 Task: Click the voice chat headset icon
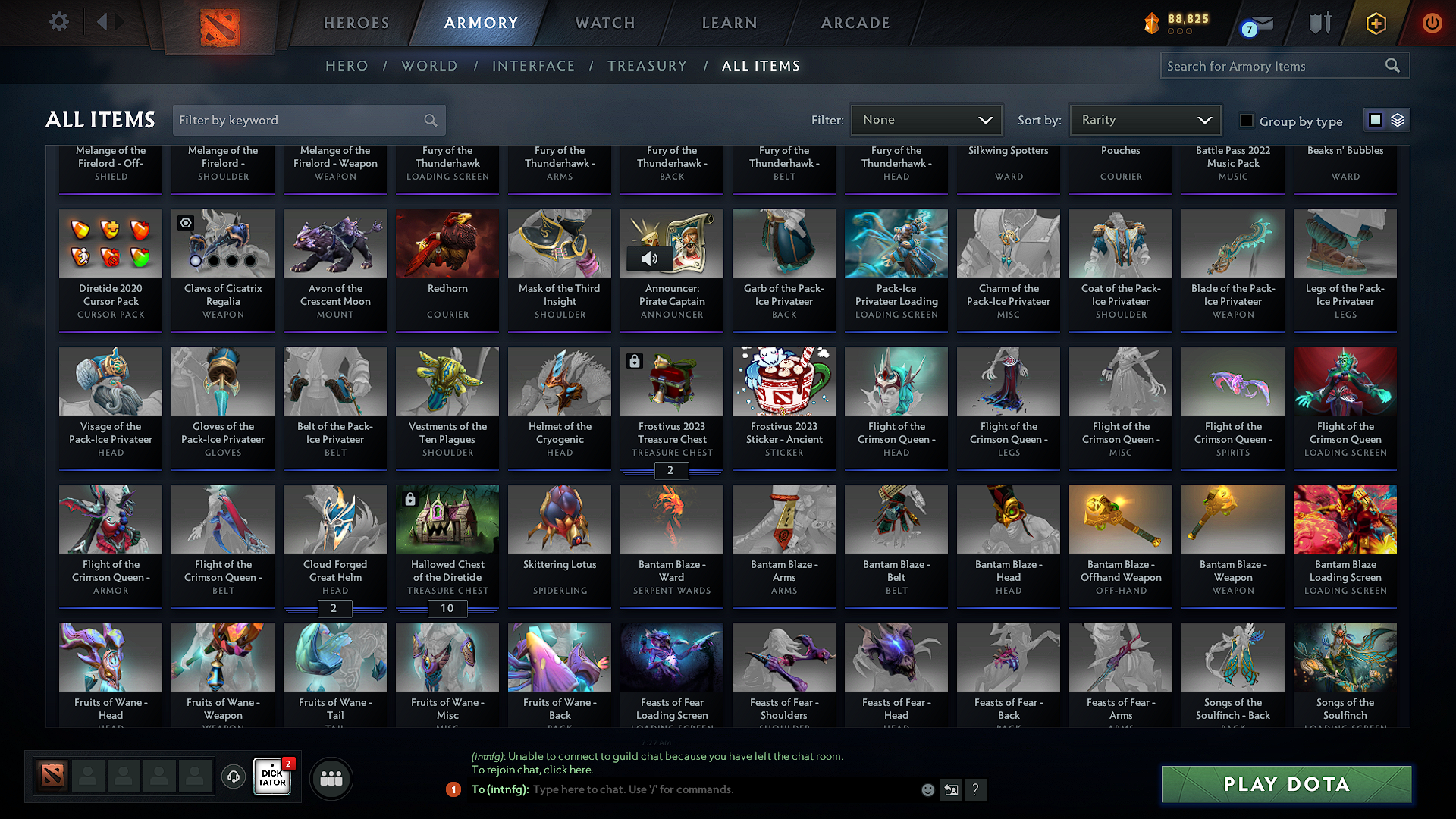233,777
